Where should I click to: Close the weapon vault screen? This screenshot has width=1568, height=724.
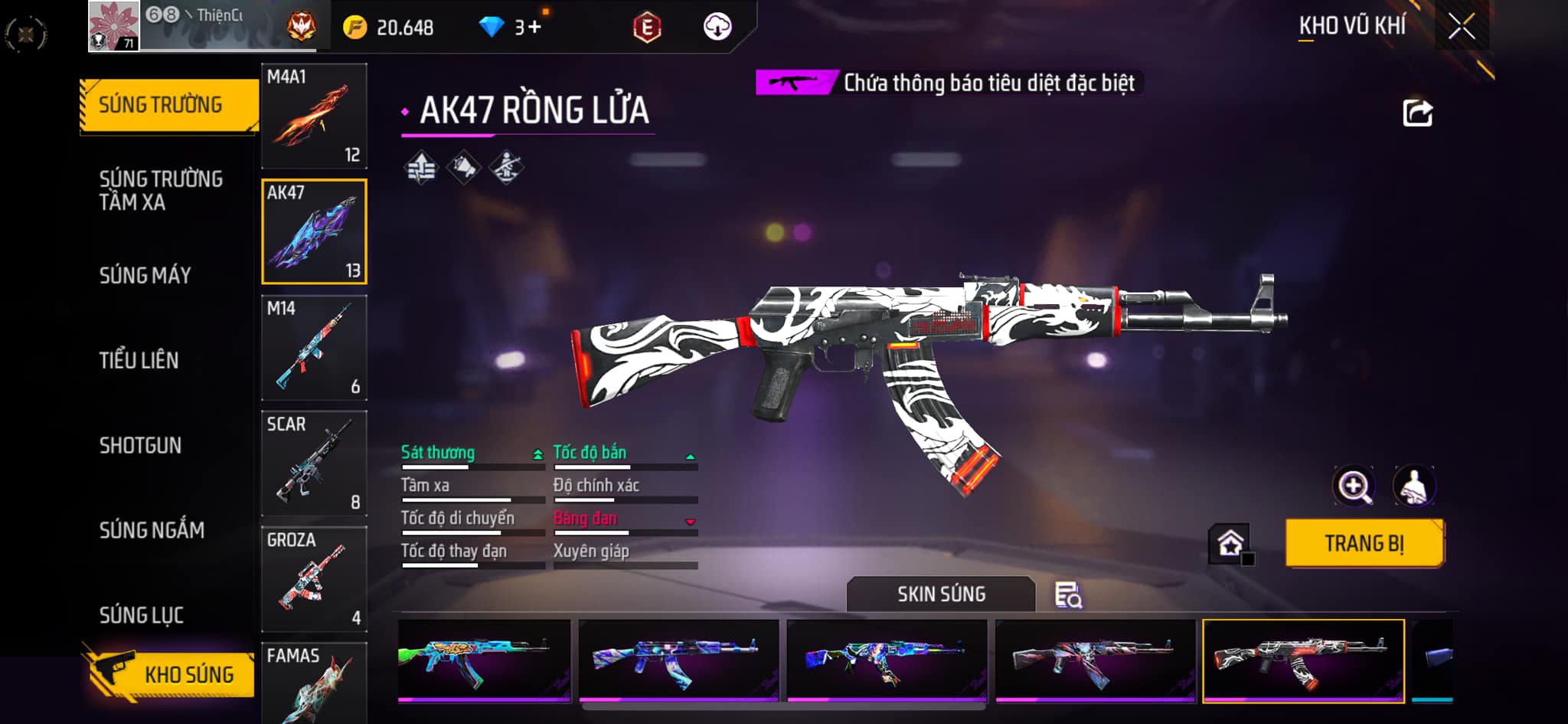click(1462, 27)
